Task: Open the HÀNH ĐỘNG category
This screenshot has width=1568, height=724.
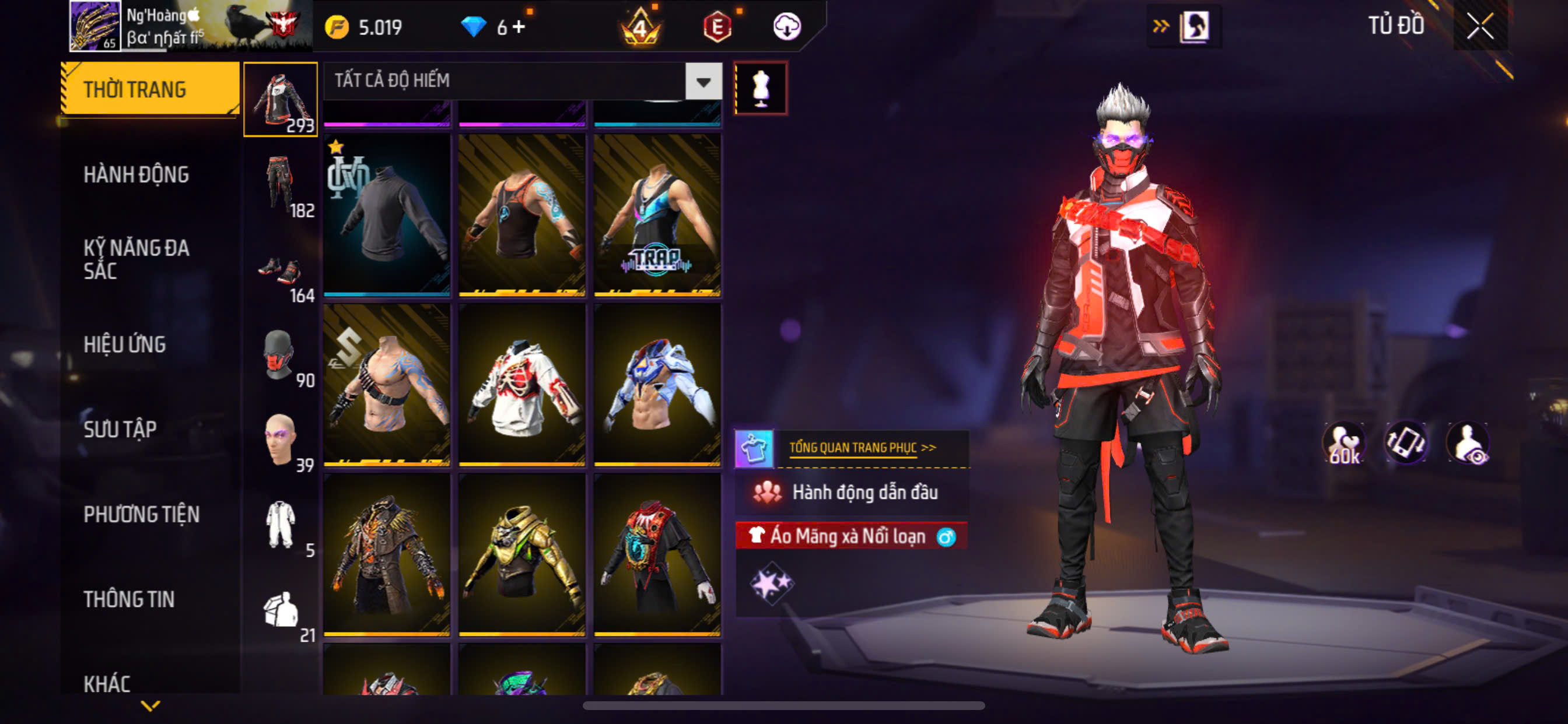Action: 136,175
